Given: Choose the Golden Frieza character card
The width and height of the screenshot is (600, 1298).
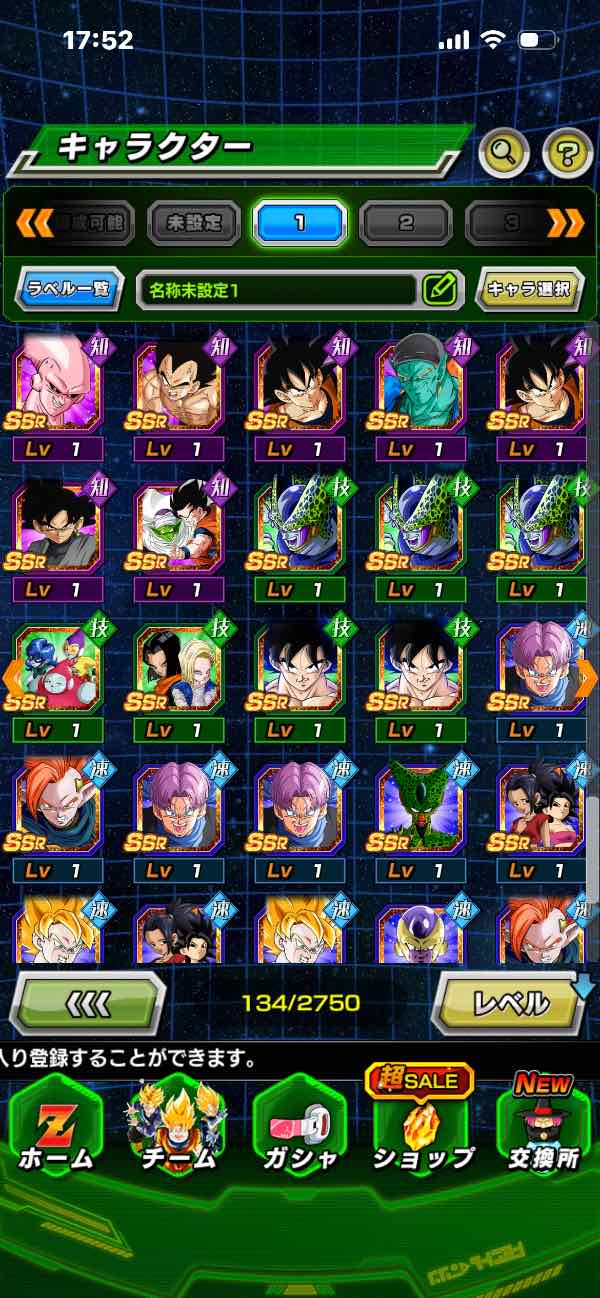Looking at the screenshot, I should pos(420,932).
